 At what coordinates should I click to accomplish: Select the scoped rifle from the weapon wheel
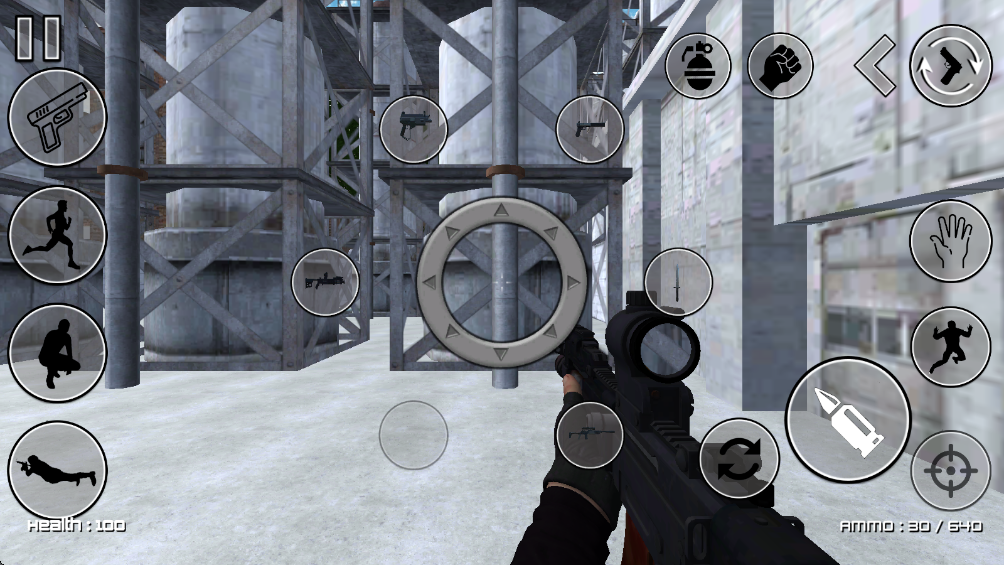point(590,435)
